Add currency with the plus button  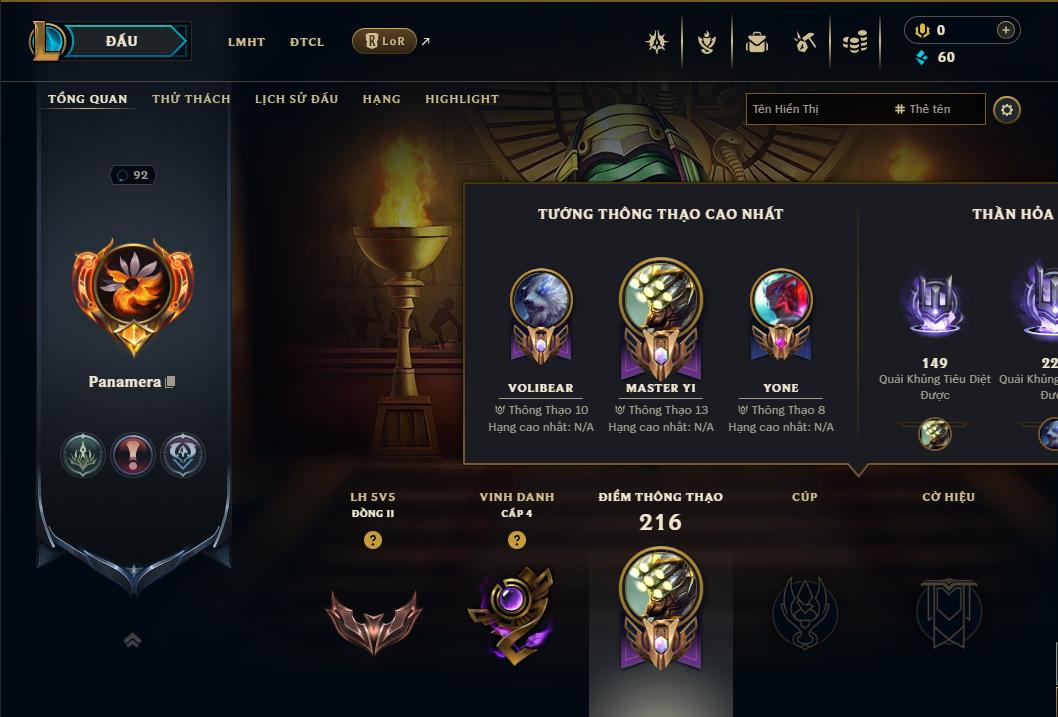click(x=1005, y=30)
